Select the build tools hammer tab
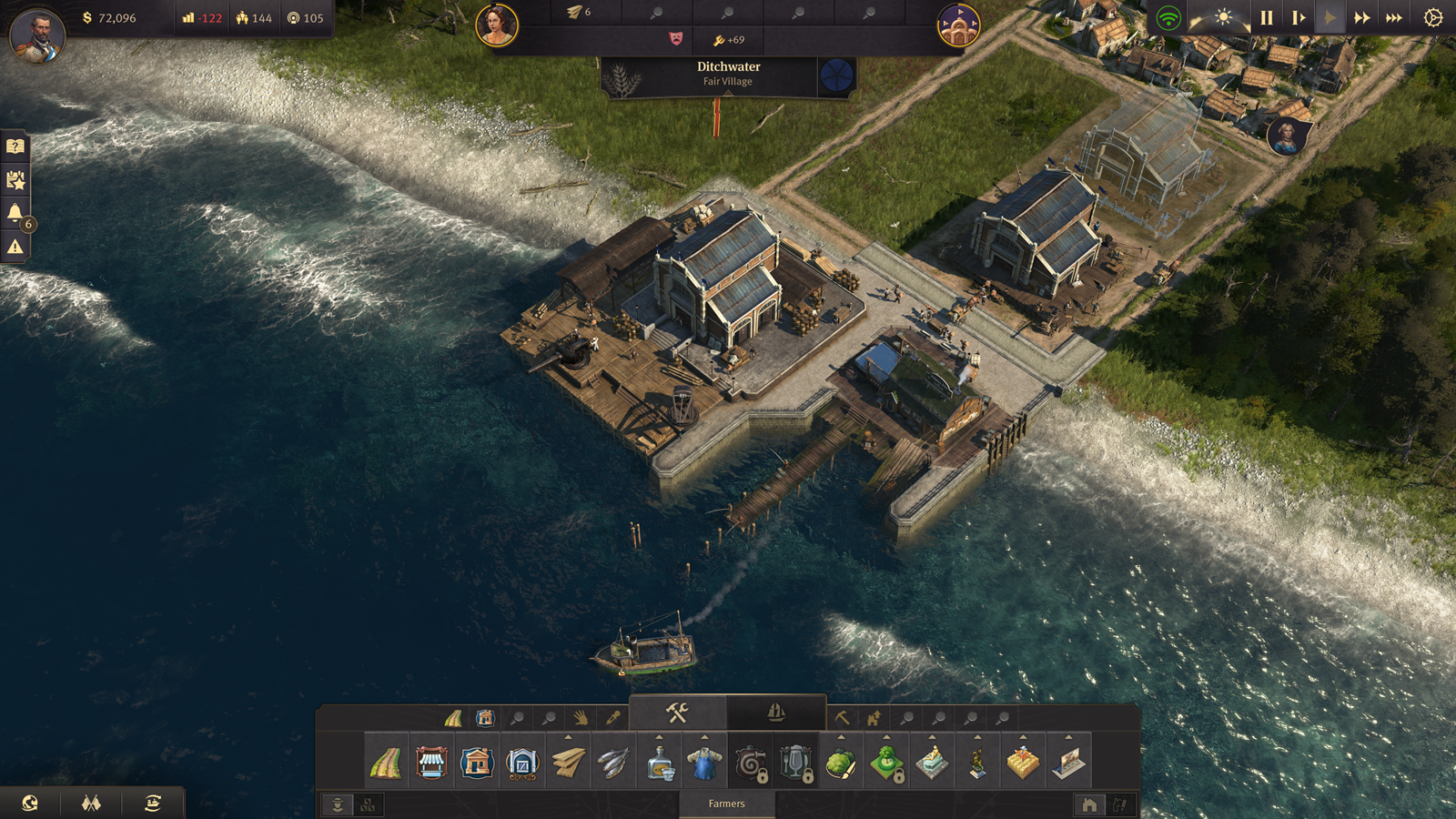This screenshot has height=819, width=1456. (677, 713)
